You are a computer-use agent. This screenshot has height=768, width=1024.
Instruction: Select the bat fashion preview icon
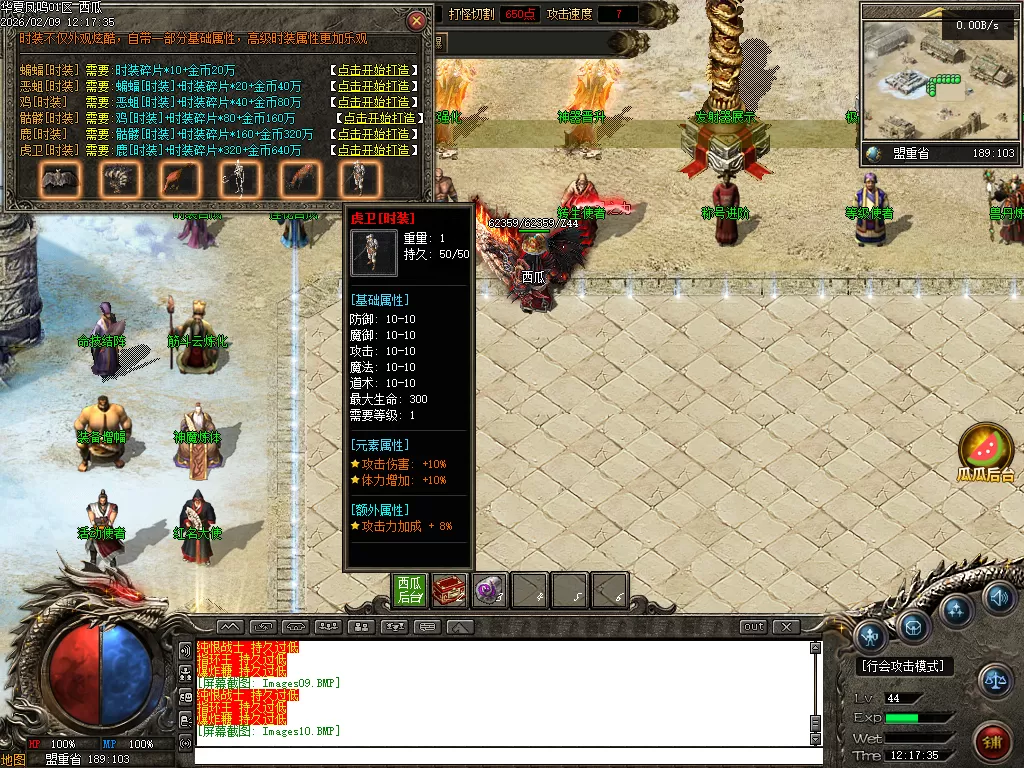tap(60, 180)
